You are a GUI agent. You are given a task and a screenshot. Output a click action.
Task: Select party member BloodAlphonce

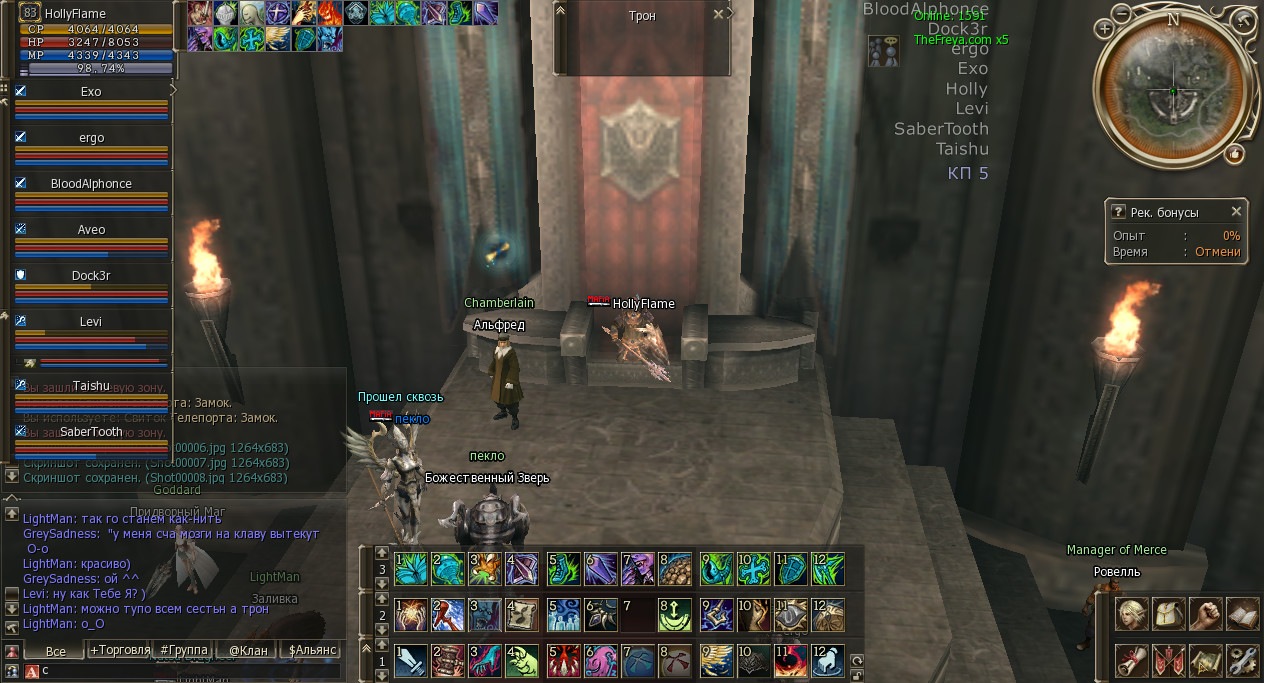coord(91,184)
